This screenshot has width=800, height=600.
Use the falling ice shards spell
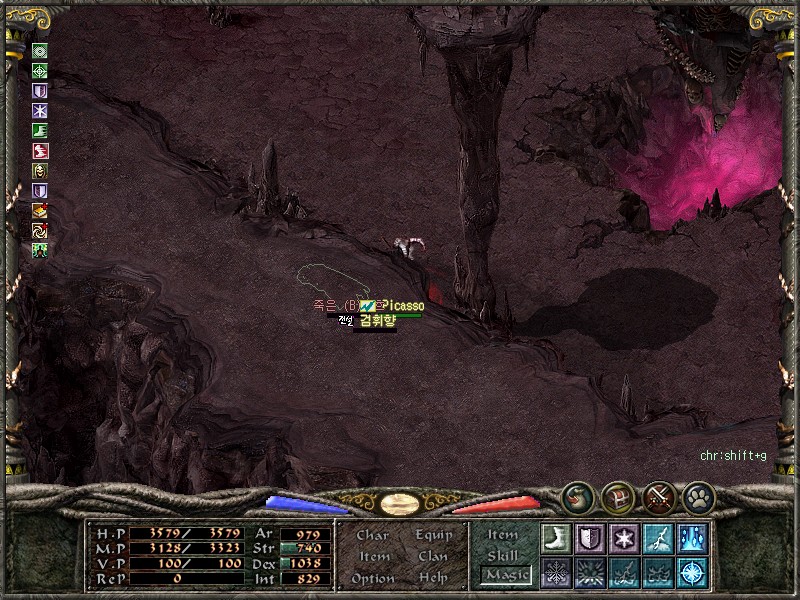[x=692, y=537]
